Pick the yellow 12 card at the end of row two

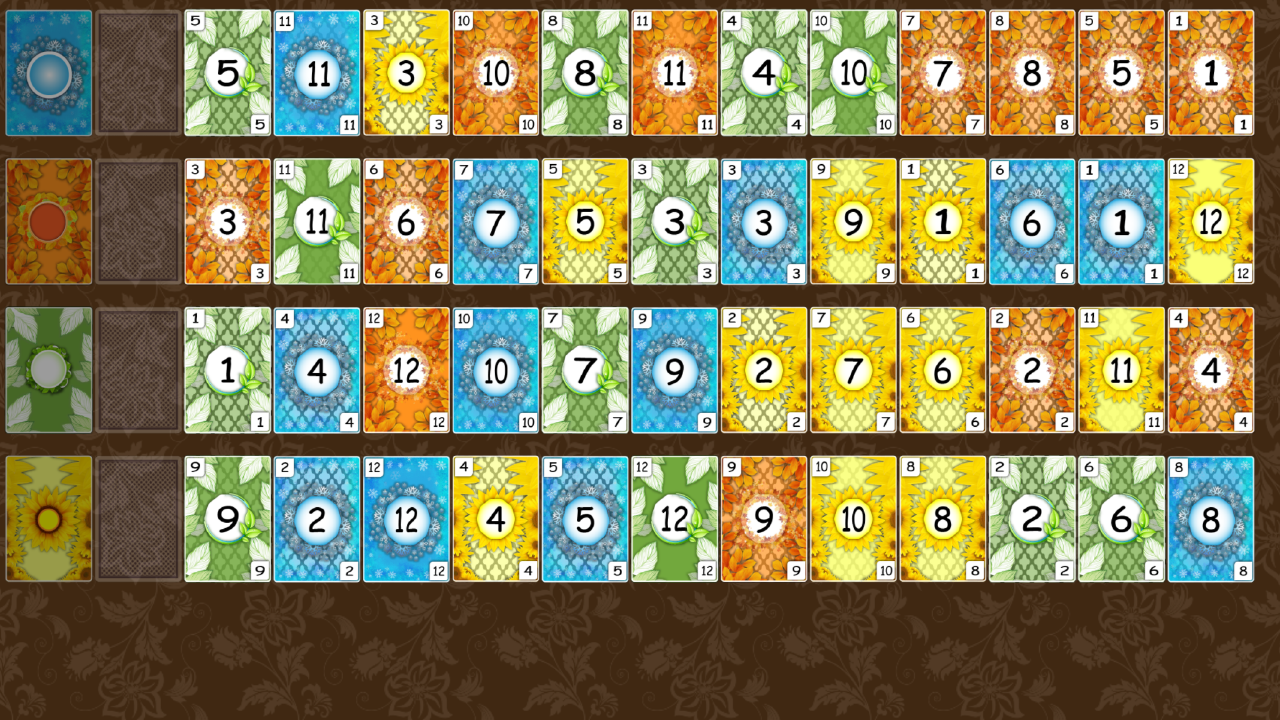[x=1210, y=221]
